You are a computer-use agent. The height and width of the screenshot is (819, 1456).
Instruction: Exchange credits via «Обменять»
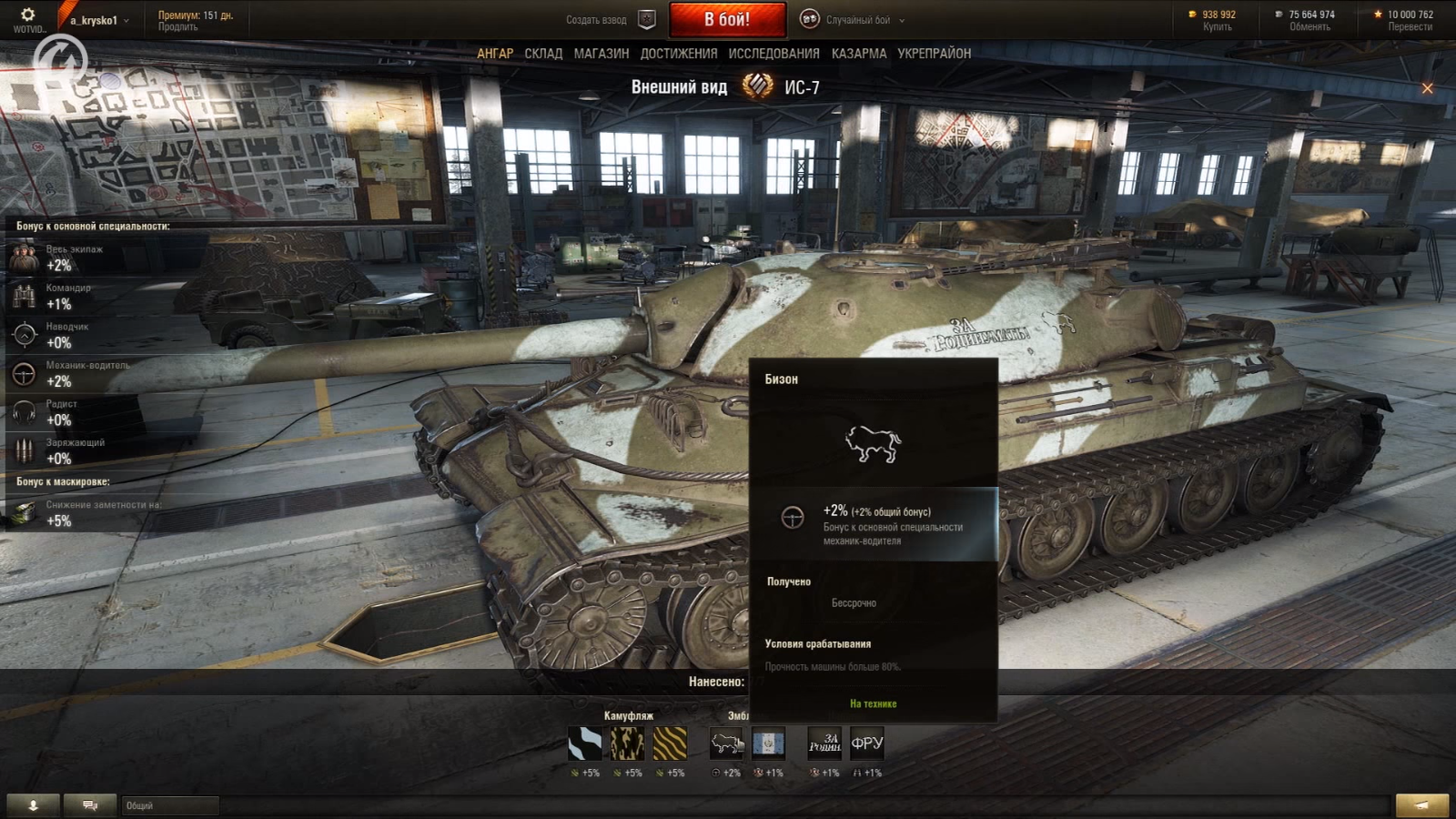1309,27
